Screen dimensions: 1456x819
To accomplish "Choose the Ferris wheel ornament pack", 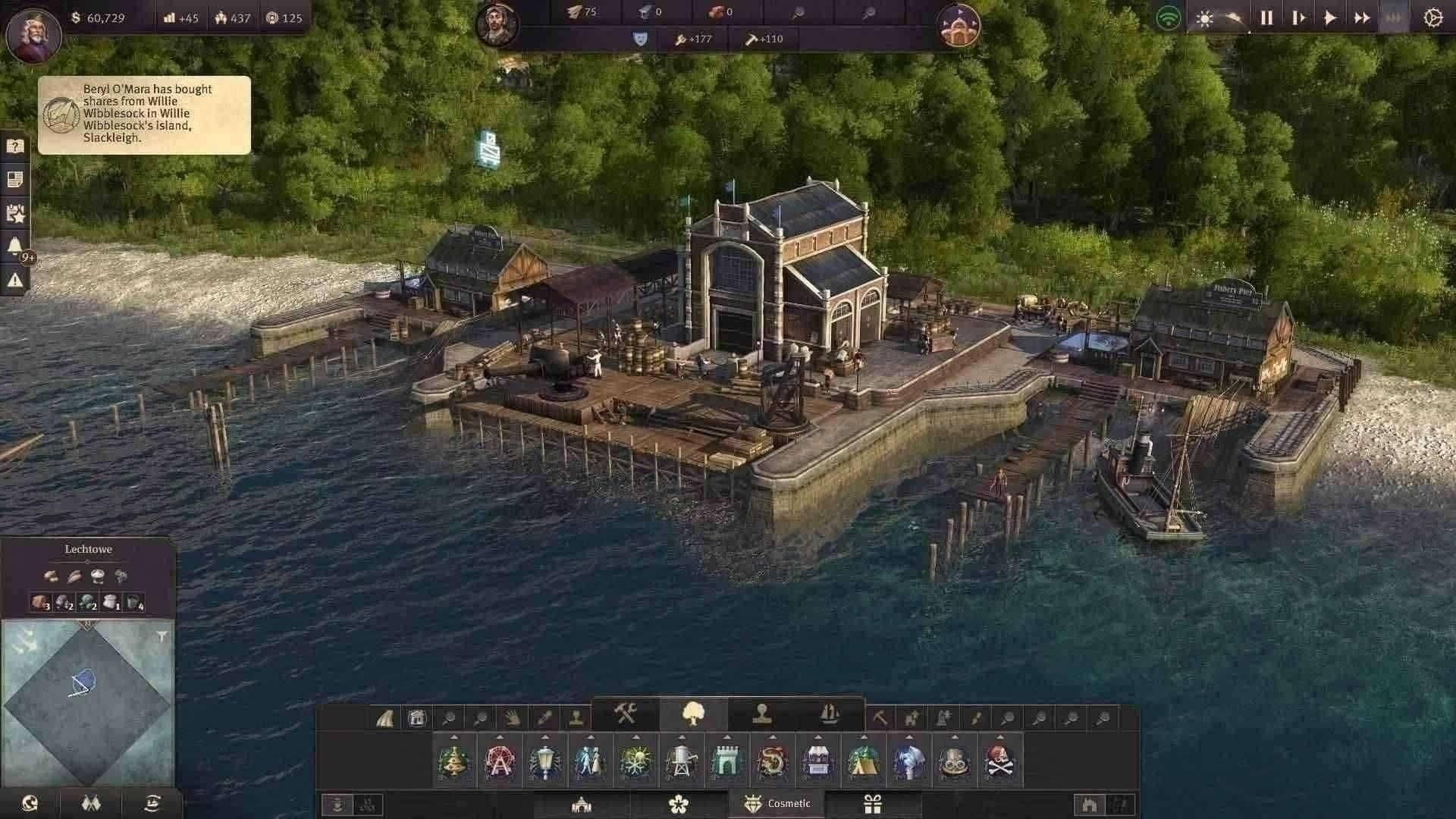I will (499, 761).
